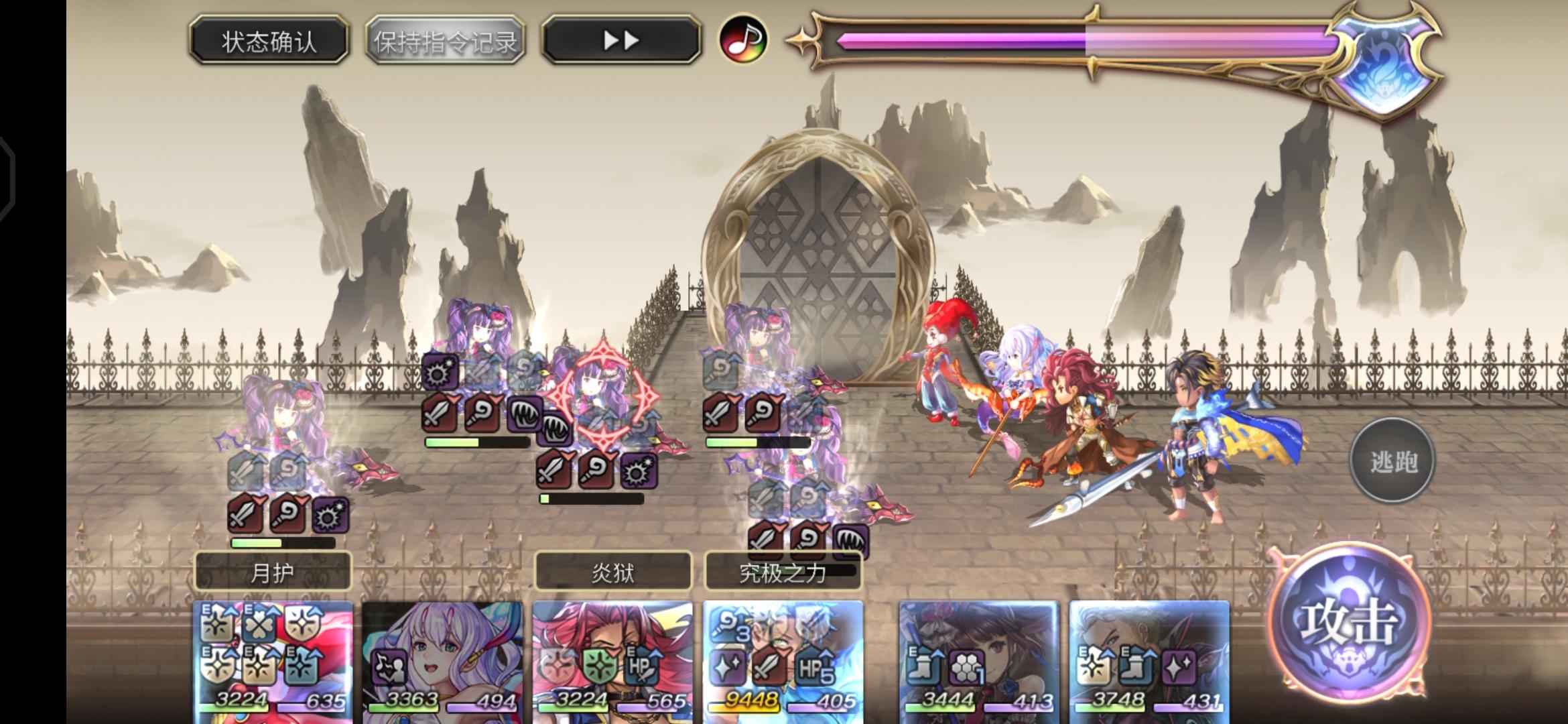Viewport: 1568px width, 724px height.
Task: Expand skill details for 究极之力
Action: (783, 573)
